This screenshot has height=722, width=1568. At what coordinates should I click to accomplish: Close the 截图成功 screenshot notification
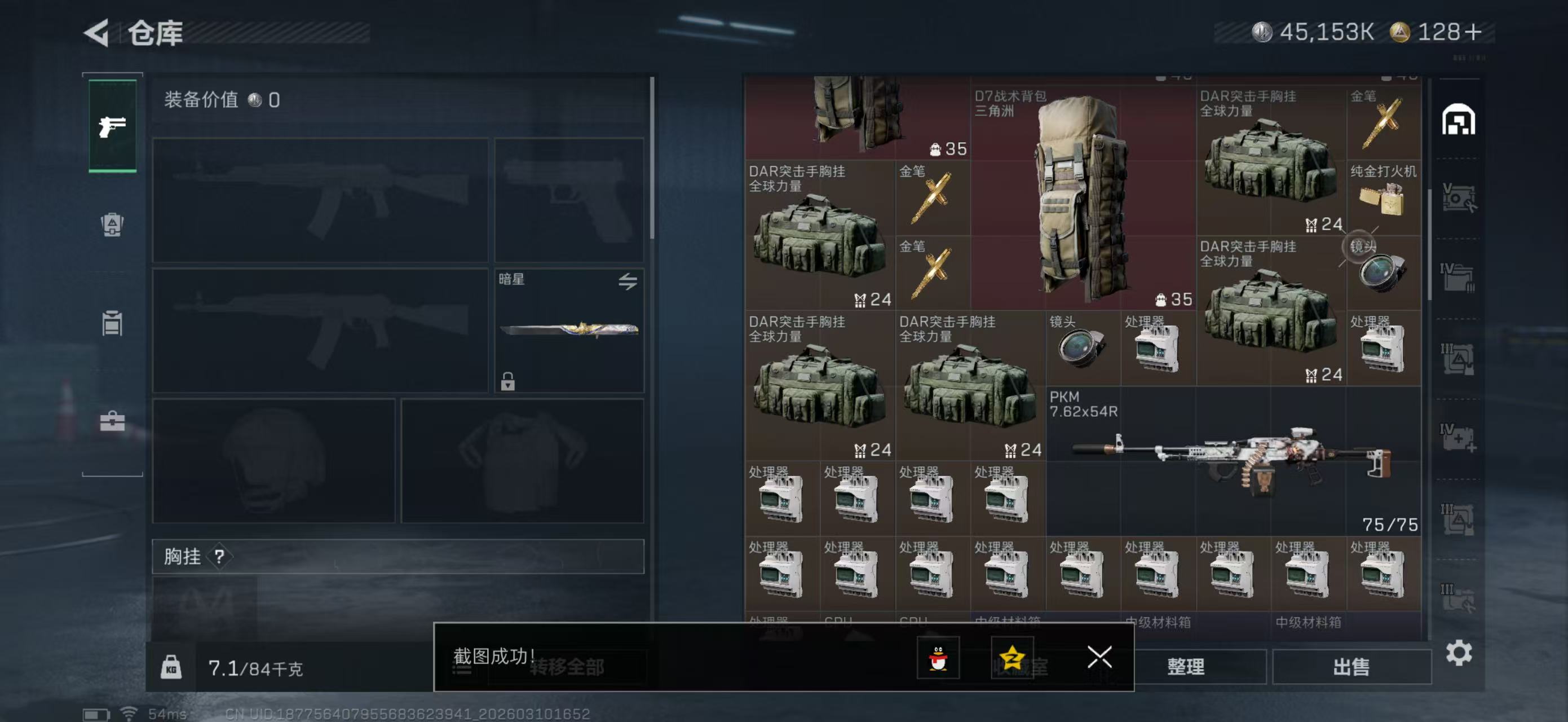pos(1099,657)
